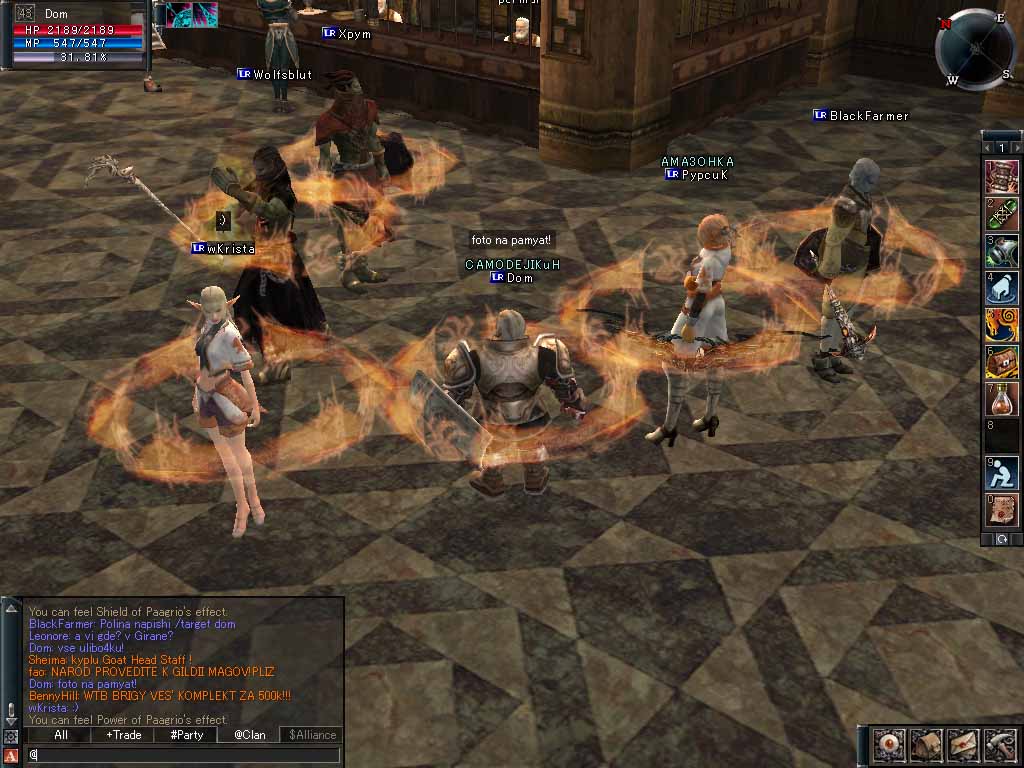1024x768 pixels.
Task: Use the green bandage item in slot 2
Action: (x=1002, y=214)
